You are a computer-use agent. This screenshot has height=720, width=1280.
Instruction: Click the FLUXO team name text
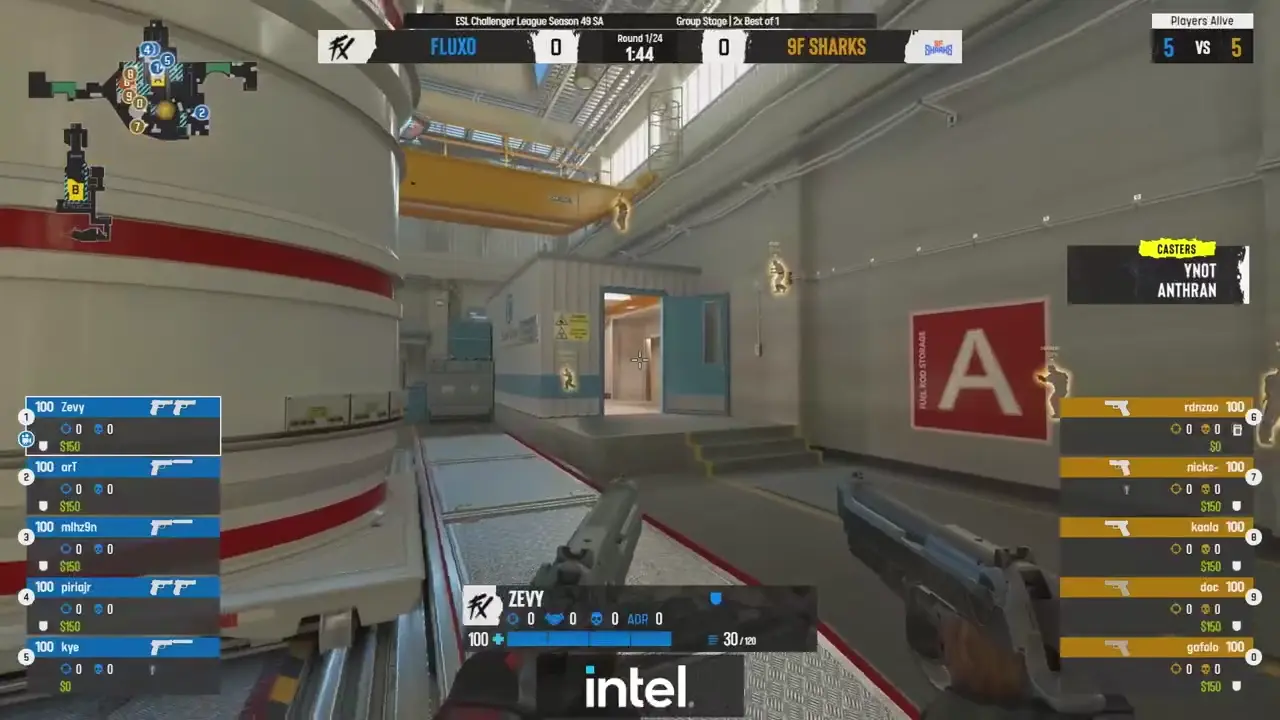point(453,46)
